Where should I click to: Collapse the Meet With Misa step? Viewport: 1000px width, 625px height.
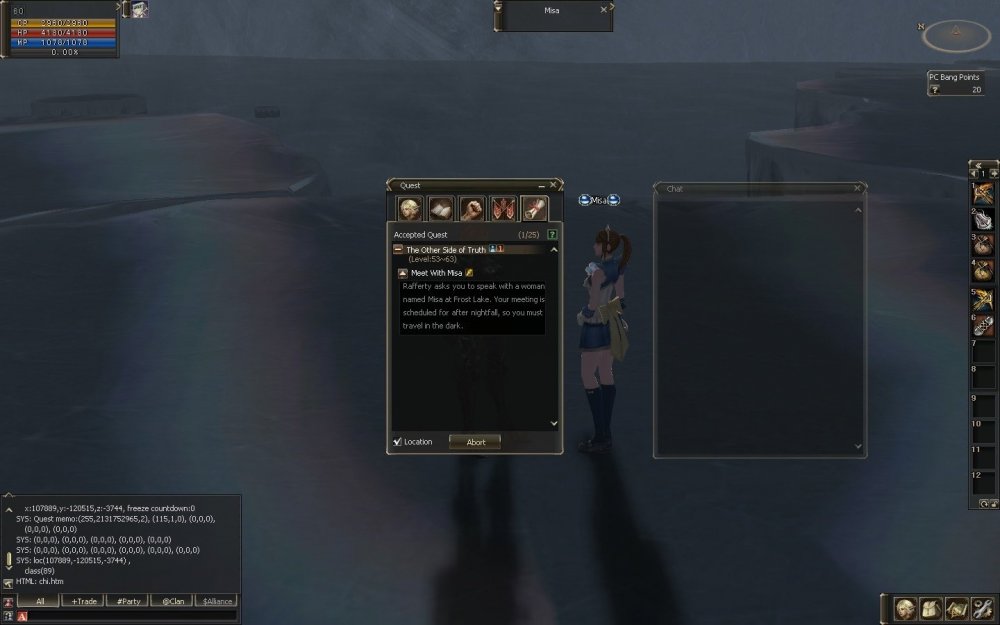(x=403, y=272)
